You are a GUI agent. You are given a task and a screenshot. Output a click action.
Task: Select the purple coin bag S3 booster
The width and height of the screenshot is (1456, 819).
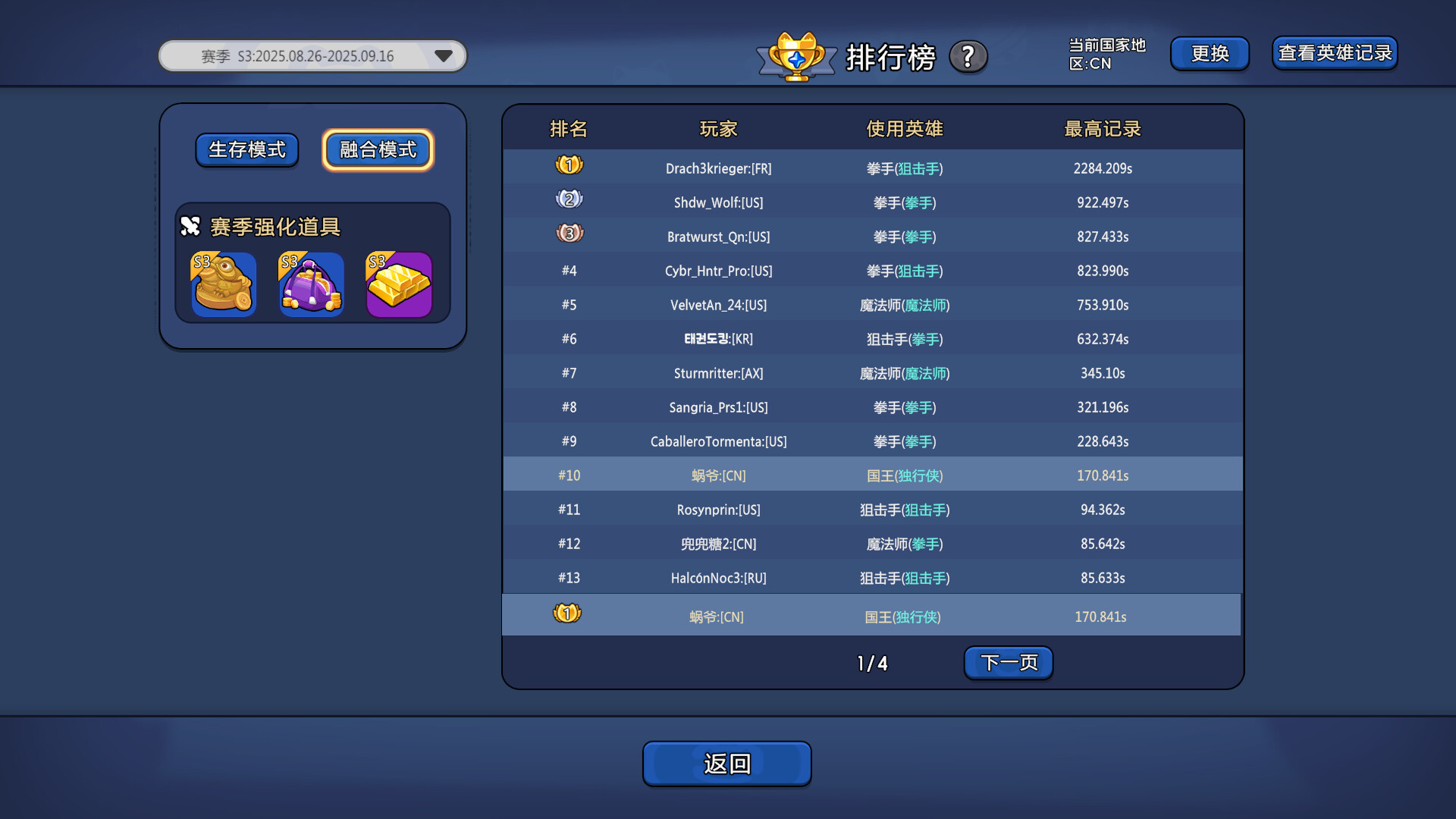coord(310,284)
